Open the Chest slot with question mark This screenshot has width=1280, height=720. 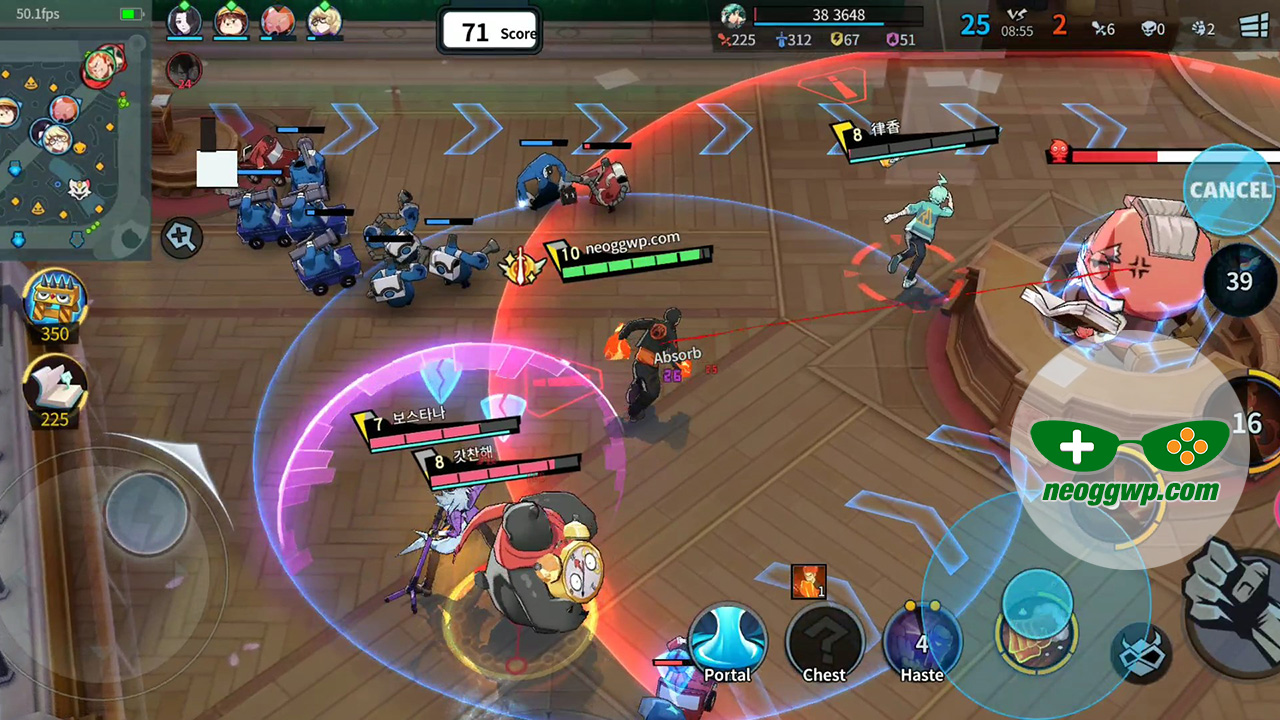point(824,643)
